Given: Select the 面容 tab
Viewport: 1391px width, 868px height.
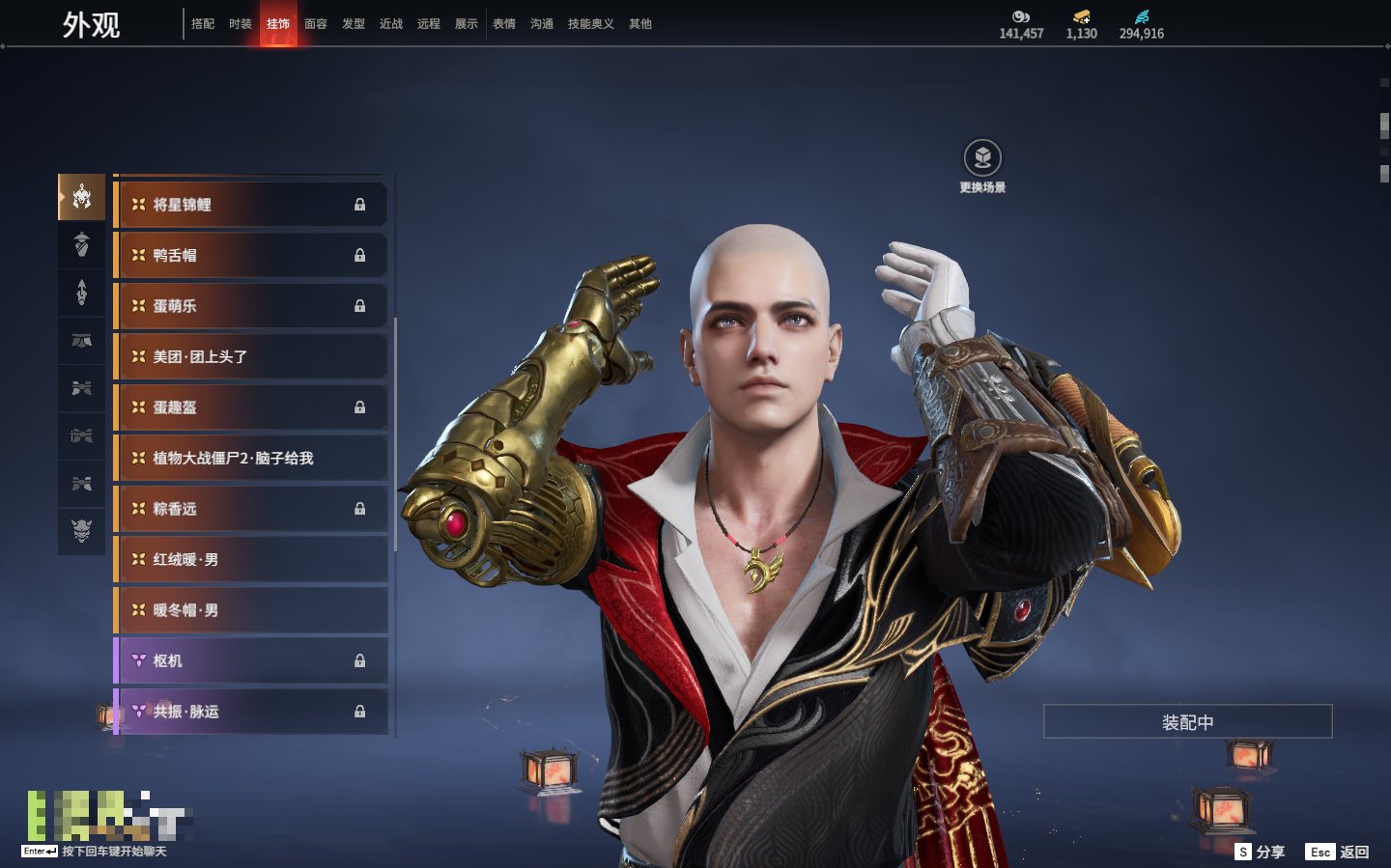Looking at the screenshot, I should coord(316,24).
